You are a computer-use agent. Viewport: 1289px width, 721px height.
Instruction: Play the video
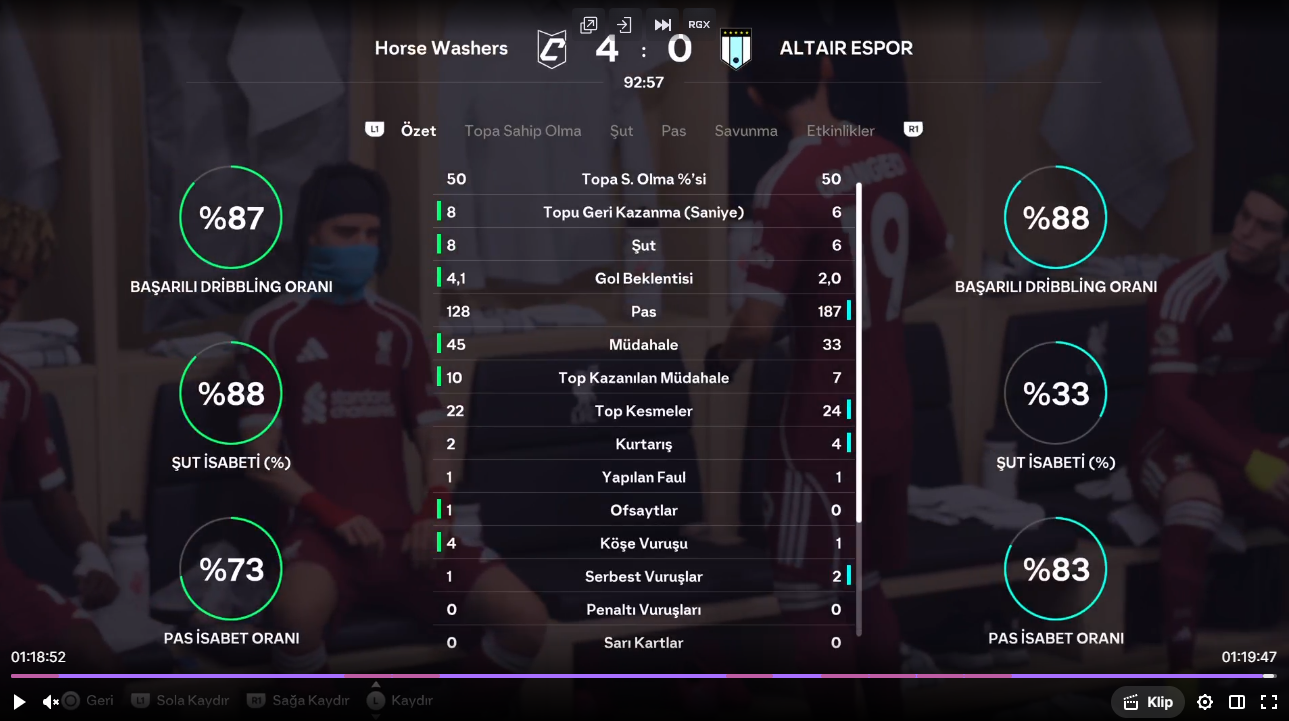19,702
